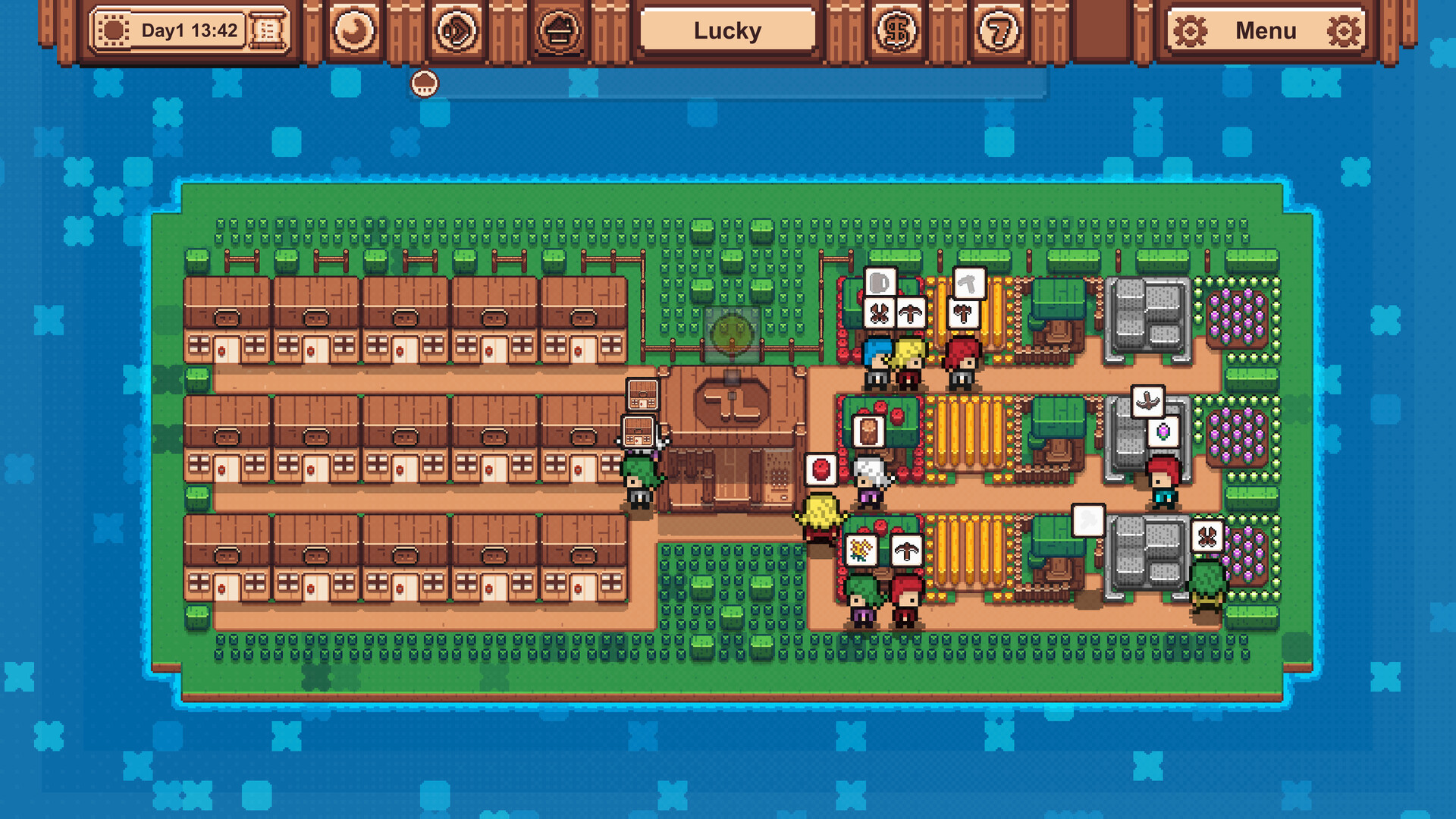Click the cake icon in the toolbar
This screenshot has width=1456, height=819.
pos(559,30)
